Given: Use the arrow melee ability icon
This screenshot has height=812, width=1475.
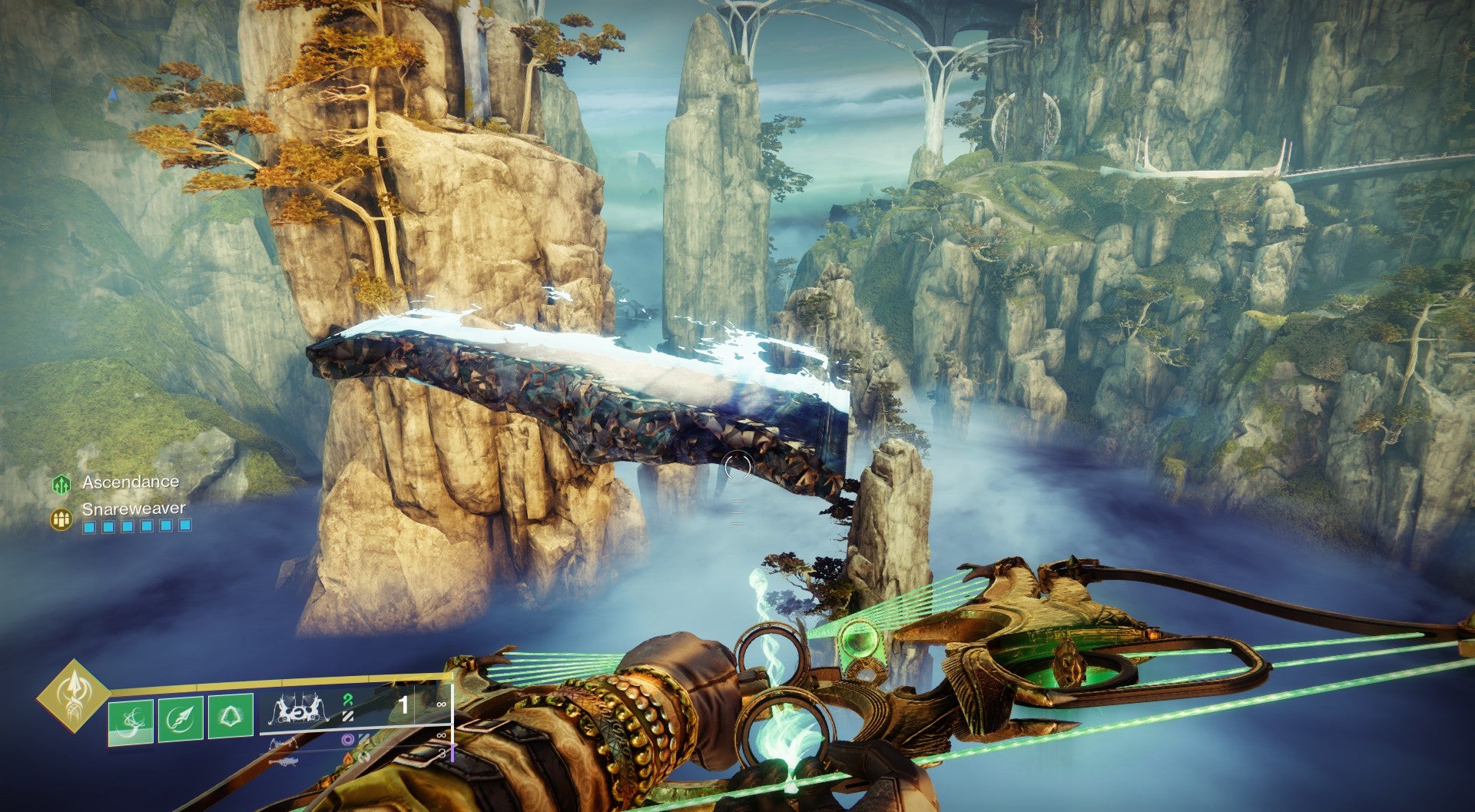Looking at the screenshot, I should (181, 719).
